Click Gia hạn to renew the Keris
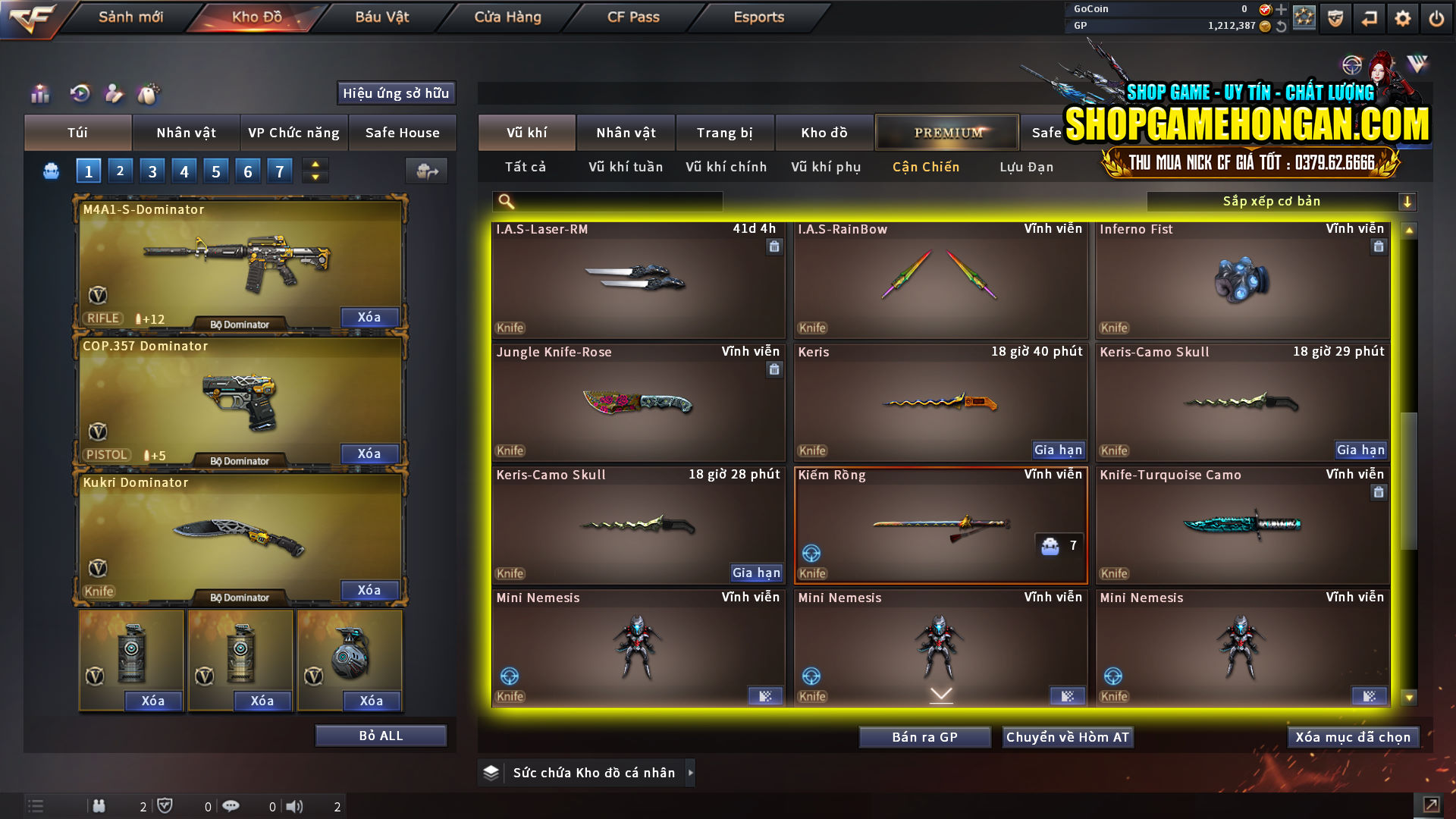 [x=1059, y=450]
